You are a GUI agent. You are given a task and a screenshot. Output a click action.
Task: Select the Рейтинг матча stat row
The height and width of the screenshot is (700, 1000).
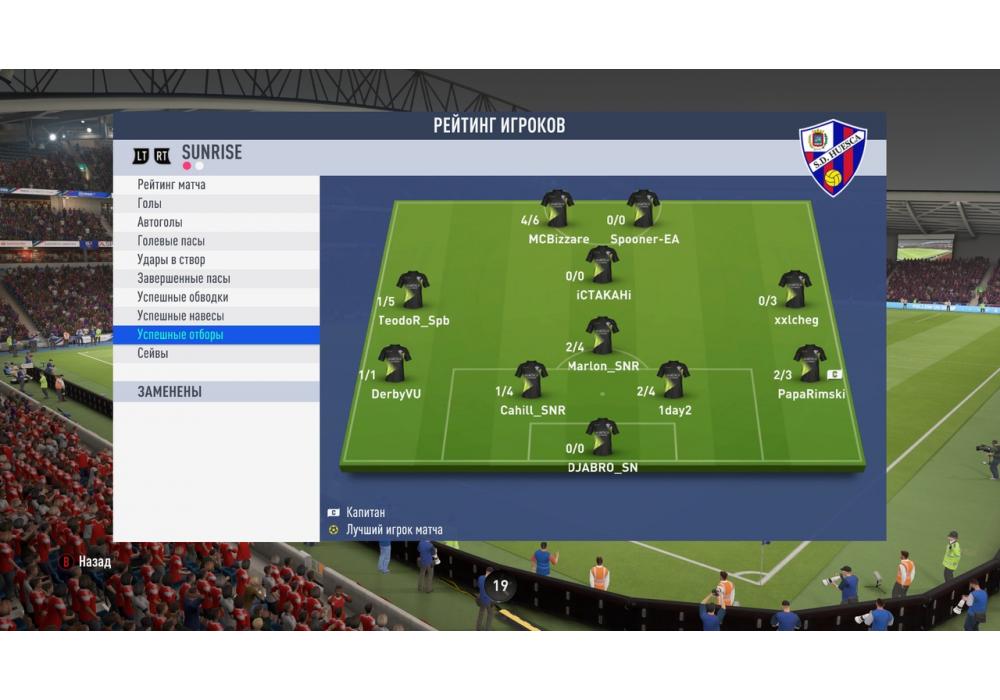tap(215, 185)
